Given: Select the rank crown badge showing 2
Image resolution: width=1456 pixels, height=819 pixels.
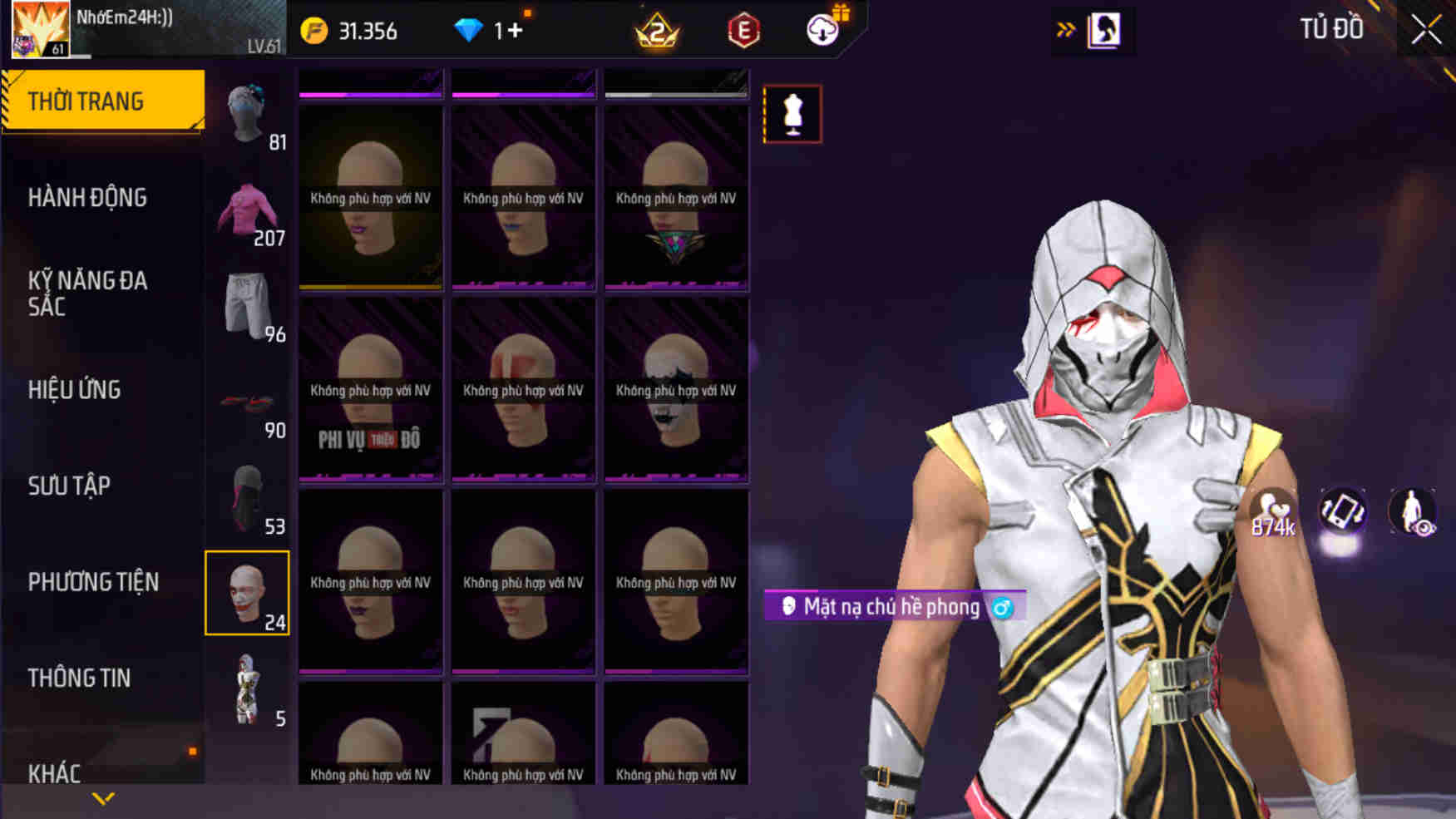Looking at the screenshot, I should click(x=657, y=31).
